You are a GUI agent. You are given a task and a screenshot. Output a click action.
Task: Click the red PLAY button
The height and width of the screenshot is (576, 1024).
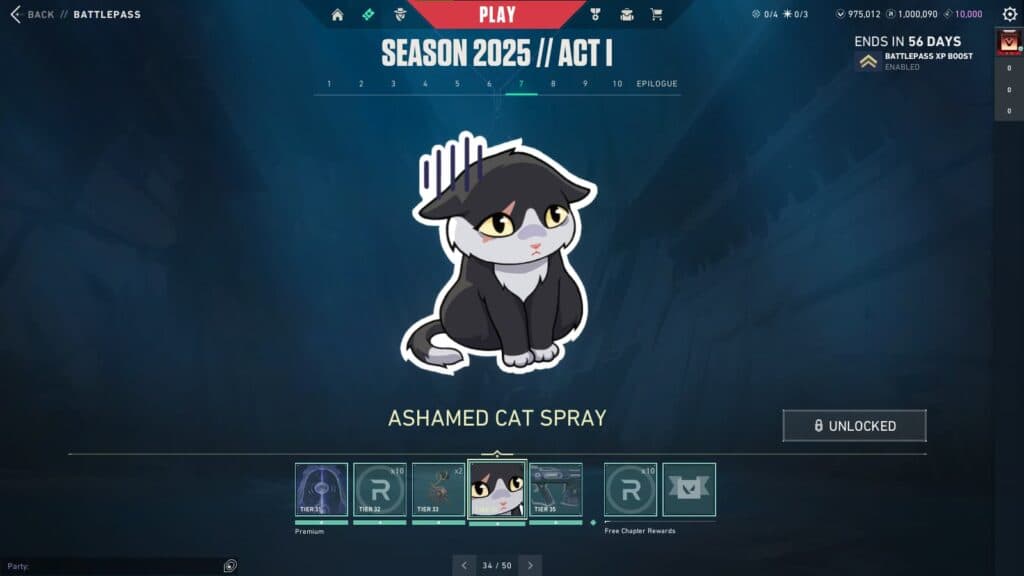tap(497, 15)
